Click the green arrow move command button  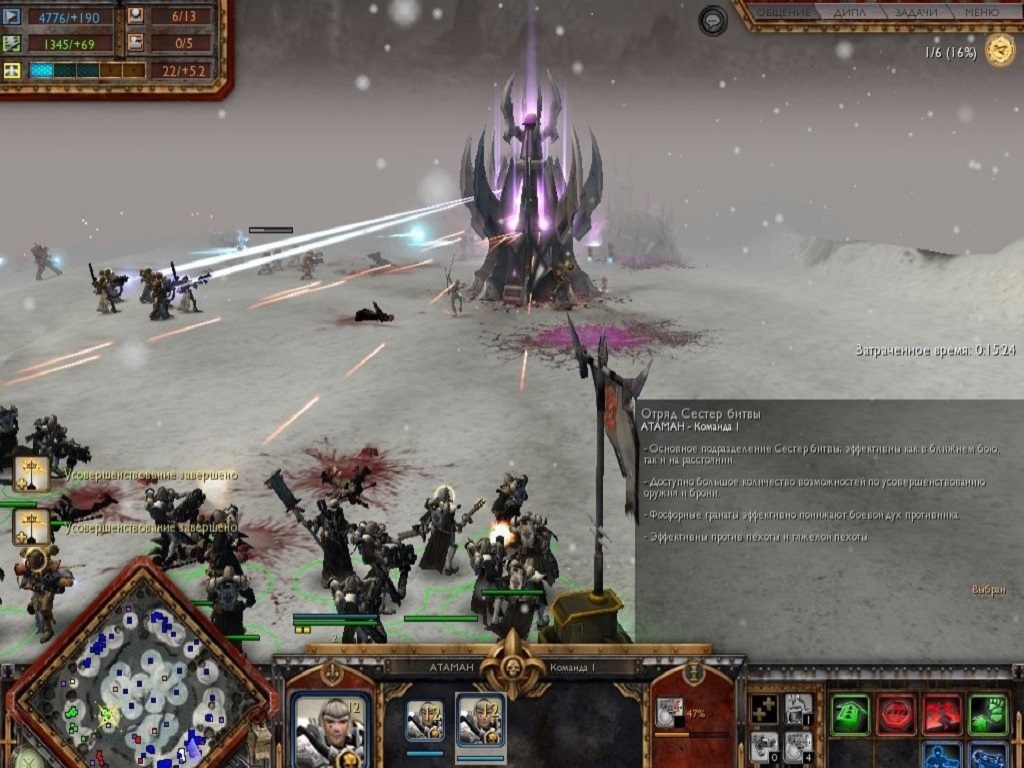point(850,714)
